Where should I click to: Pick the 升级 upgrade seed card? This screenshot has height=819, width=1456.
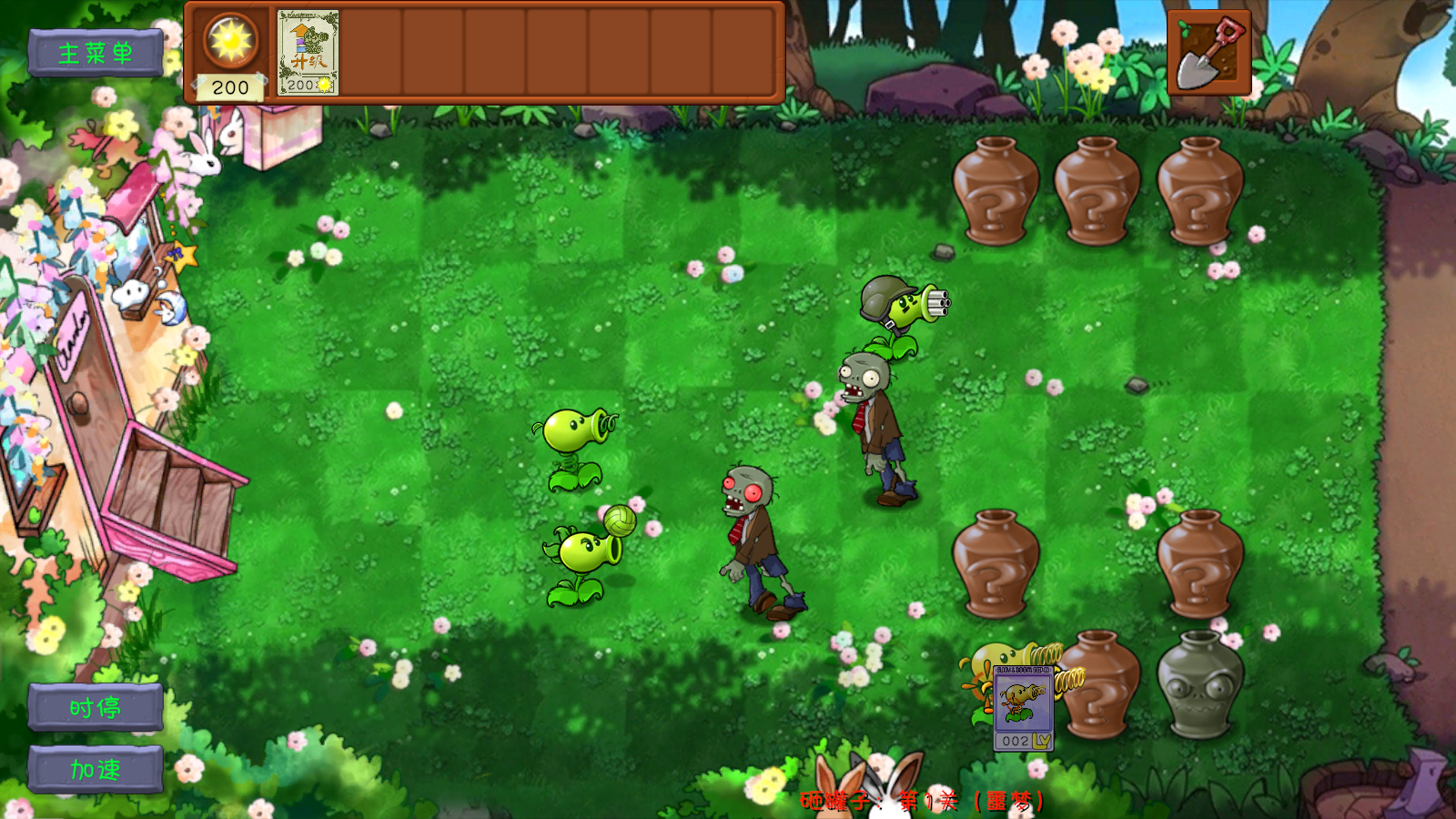pos(309,53)
